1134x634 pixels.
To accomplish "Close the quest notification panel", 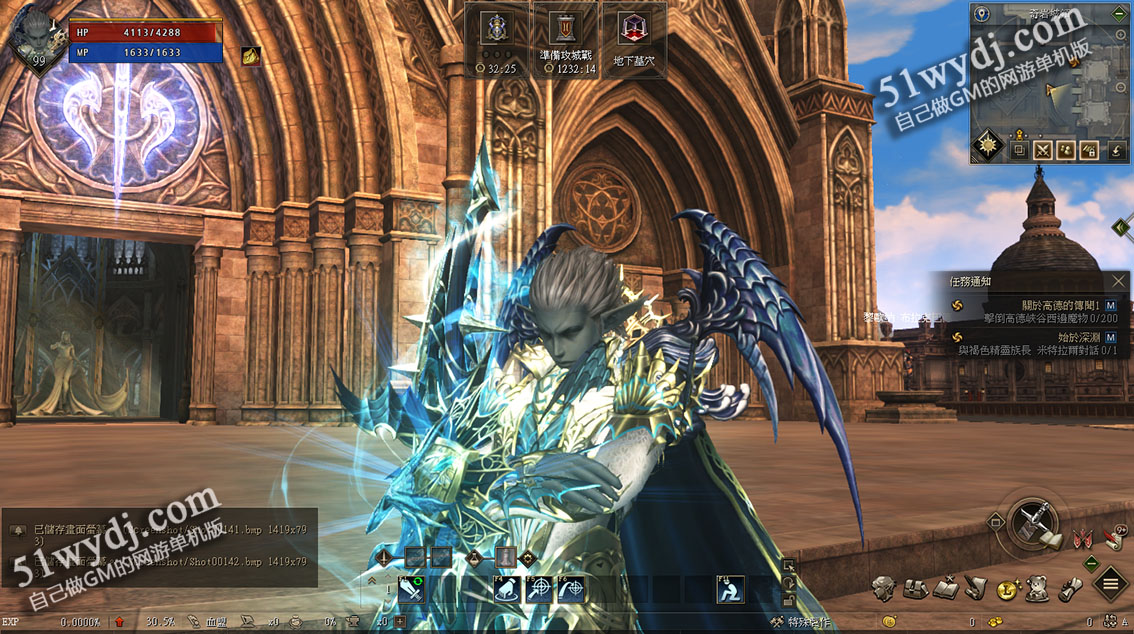I will coord(1118,282).
